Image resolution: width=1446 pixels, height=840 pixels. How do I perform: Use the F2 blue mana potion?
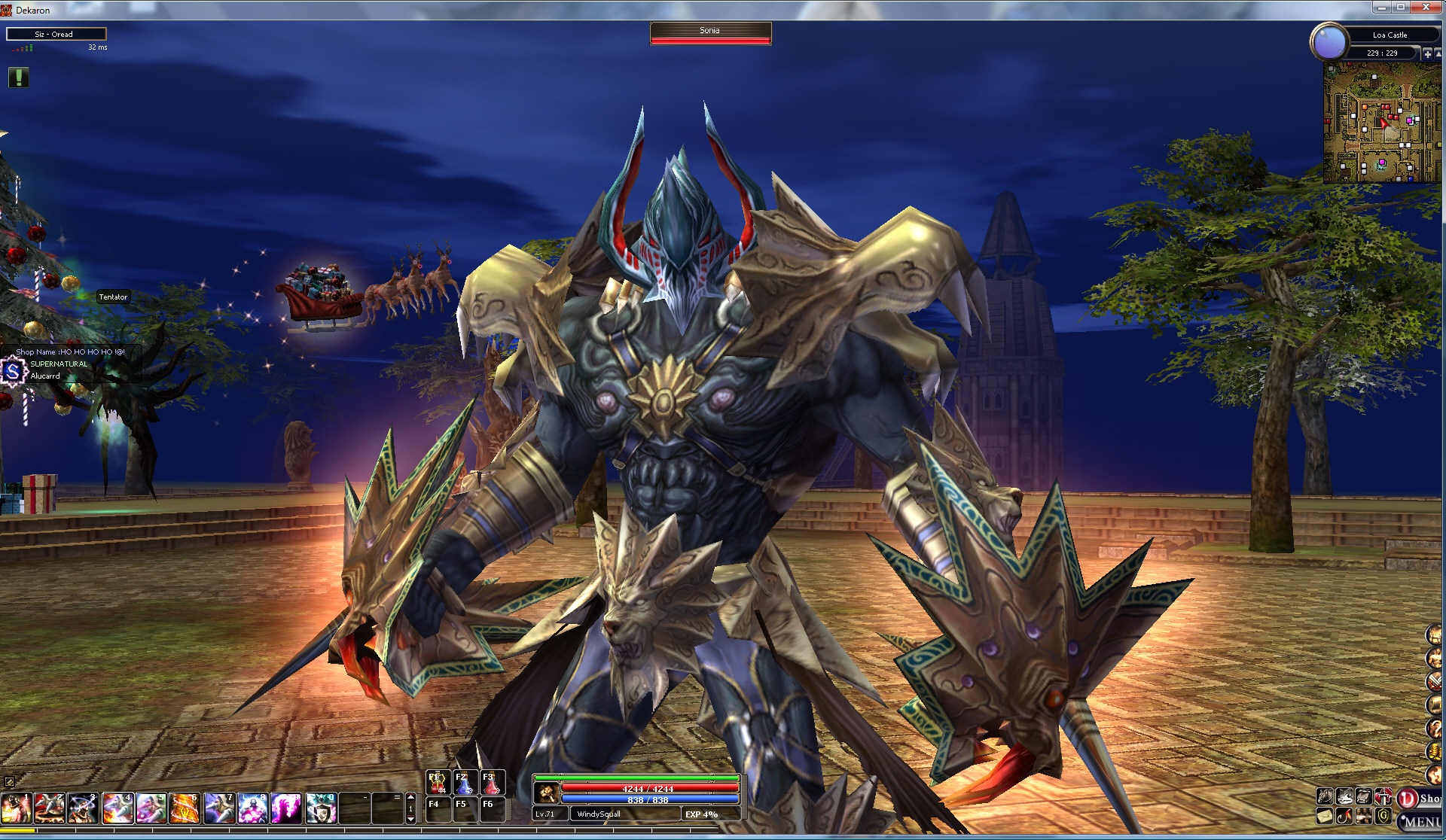[464, 783]
